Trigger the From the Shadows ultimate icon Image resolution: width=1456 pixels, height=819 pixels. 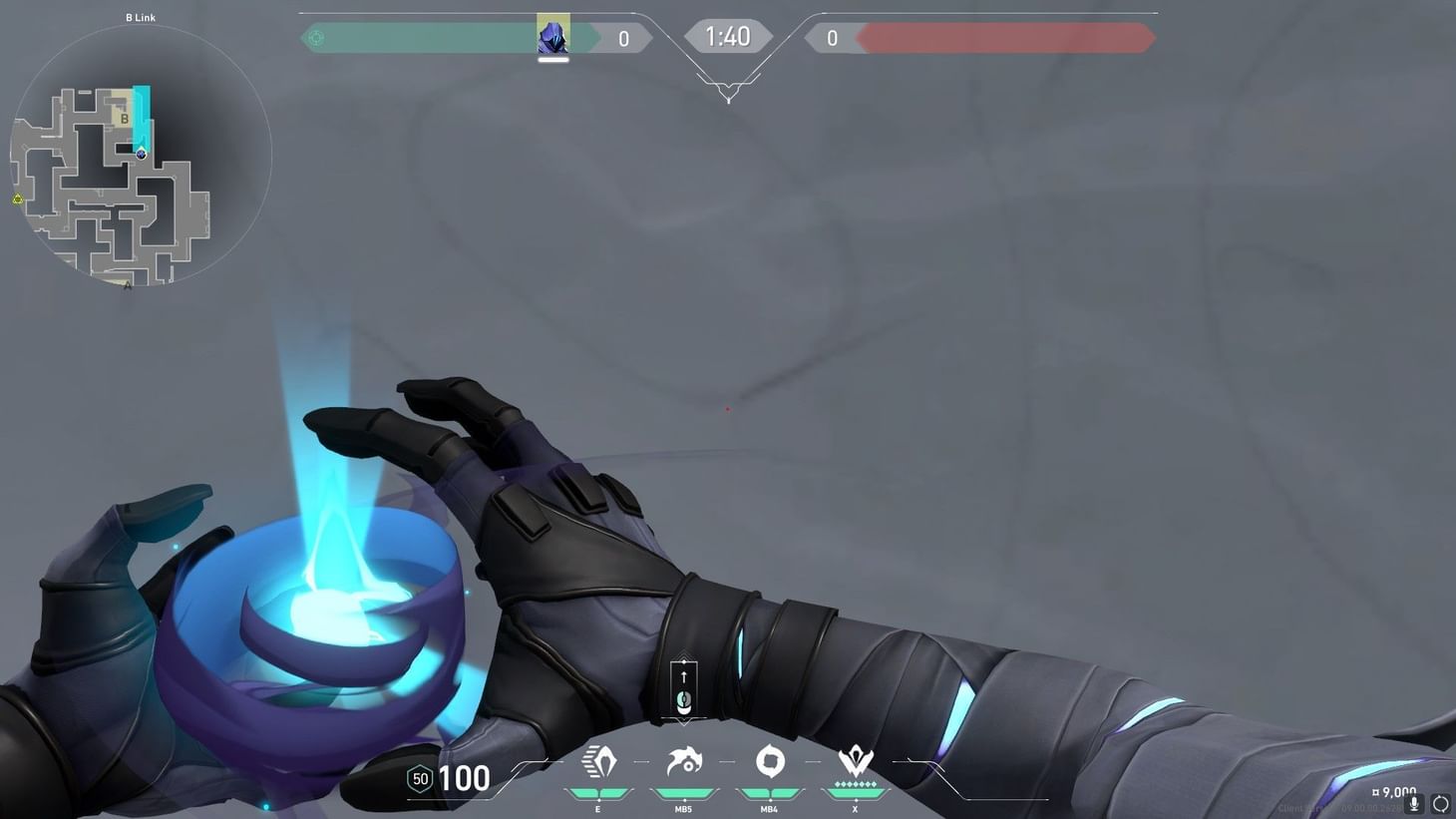pos(855,761)
